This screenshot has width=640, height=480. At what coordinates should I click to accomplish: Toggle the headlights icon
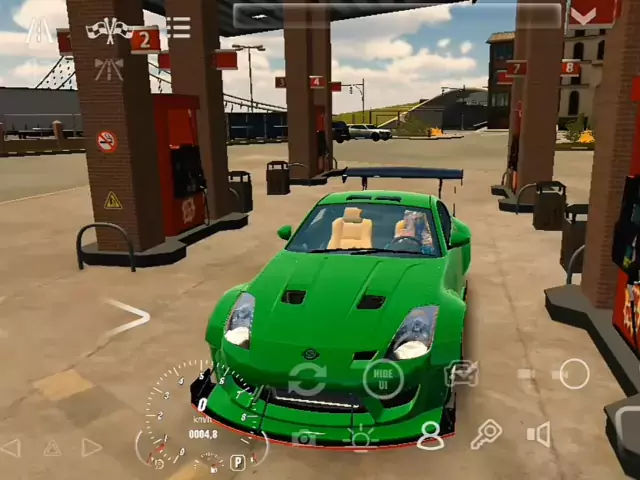pos(361,436)
